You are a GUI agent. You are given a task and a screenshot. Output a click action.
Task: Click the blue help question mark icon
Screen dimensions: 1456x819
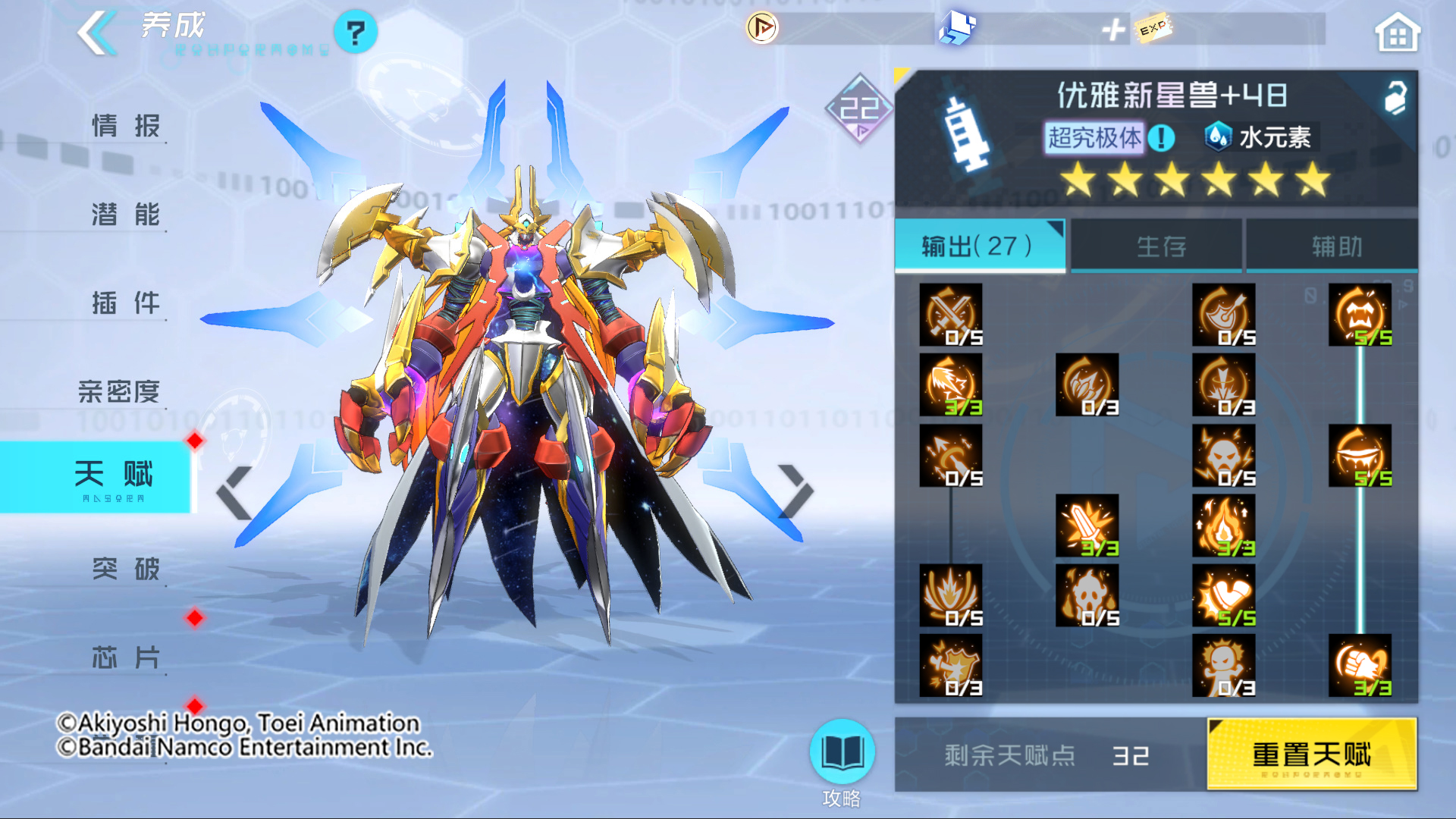[x=355, y=31]
